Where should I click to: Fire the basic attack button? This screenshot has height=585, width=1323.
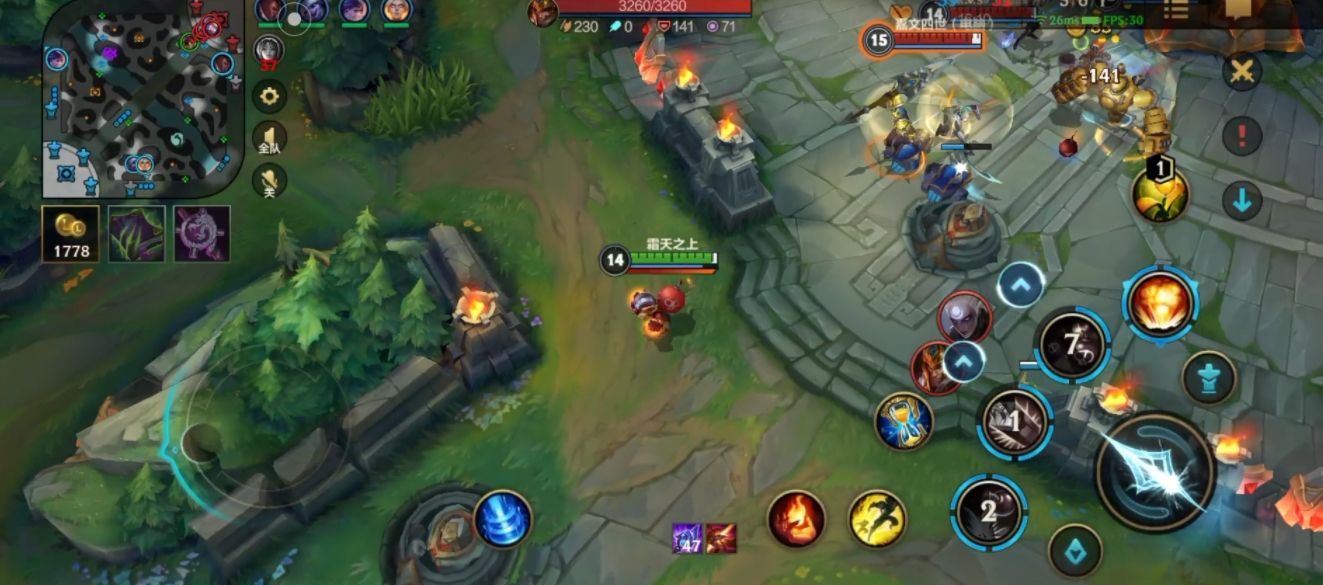[x=1155, y=471]
